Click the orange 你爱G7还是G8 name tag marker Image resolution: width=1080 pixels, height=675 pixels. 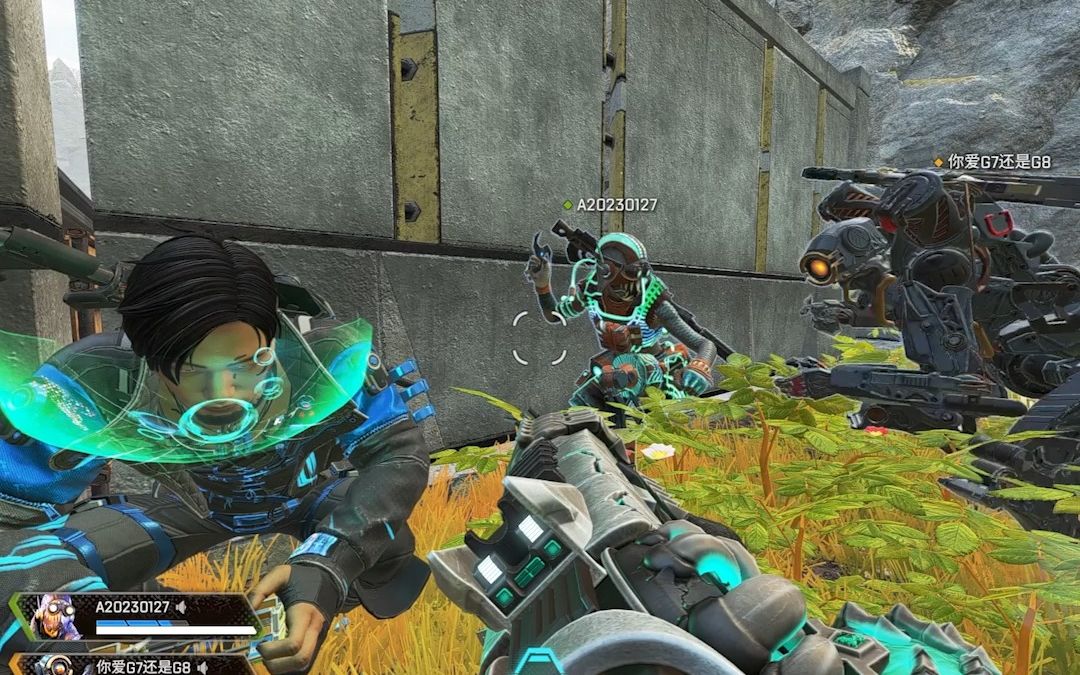coord(938,160)
